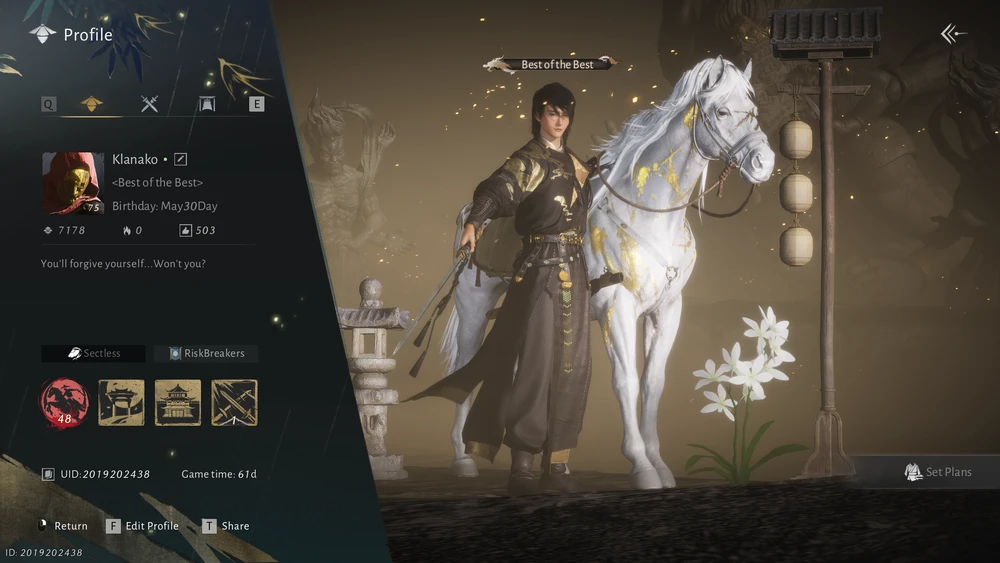Switch to the crossed swords tab
The width and height of the screenshot is (1000, 563).
point(150,103)
